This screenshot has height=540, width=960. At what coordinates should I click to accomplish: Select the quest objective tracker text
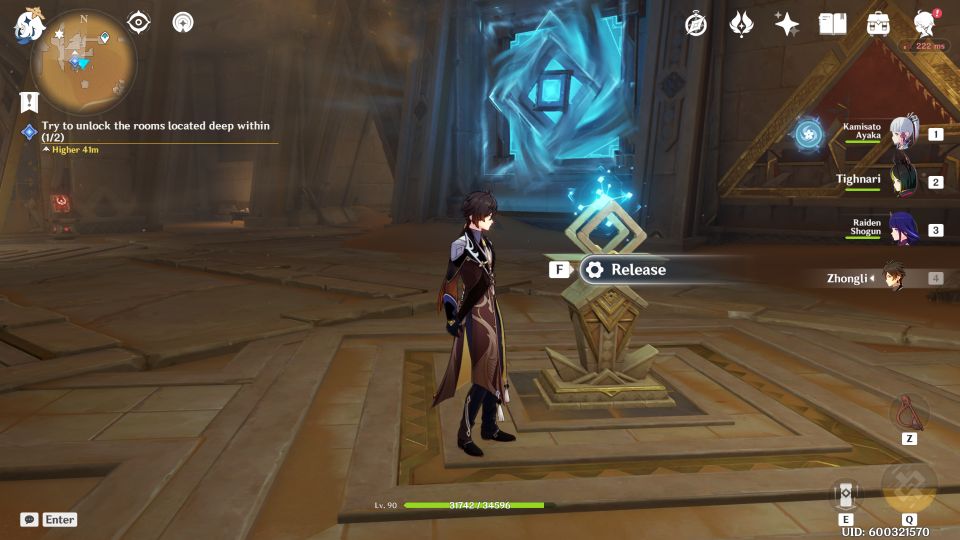tap(155, 131)
